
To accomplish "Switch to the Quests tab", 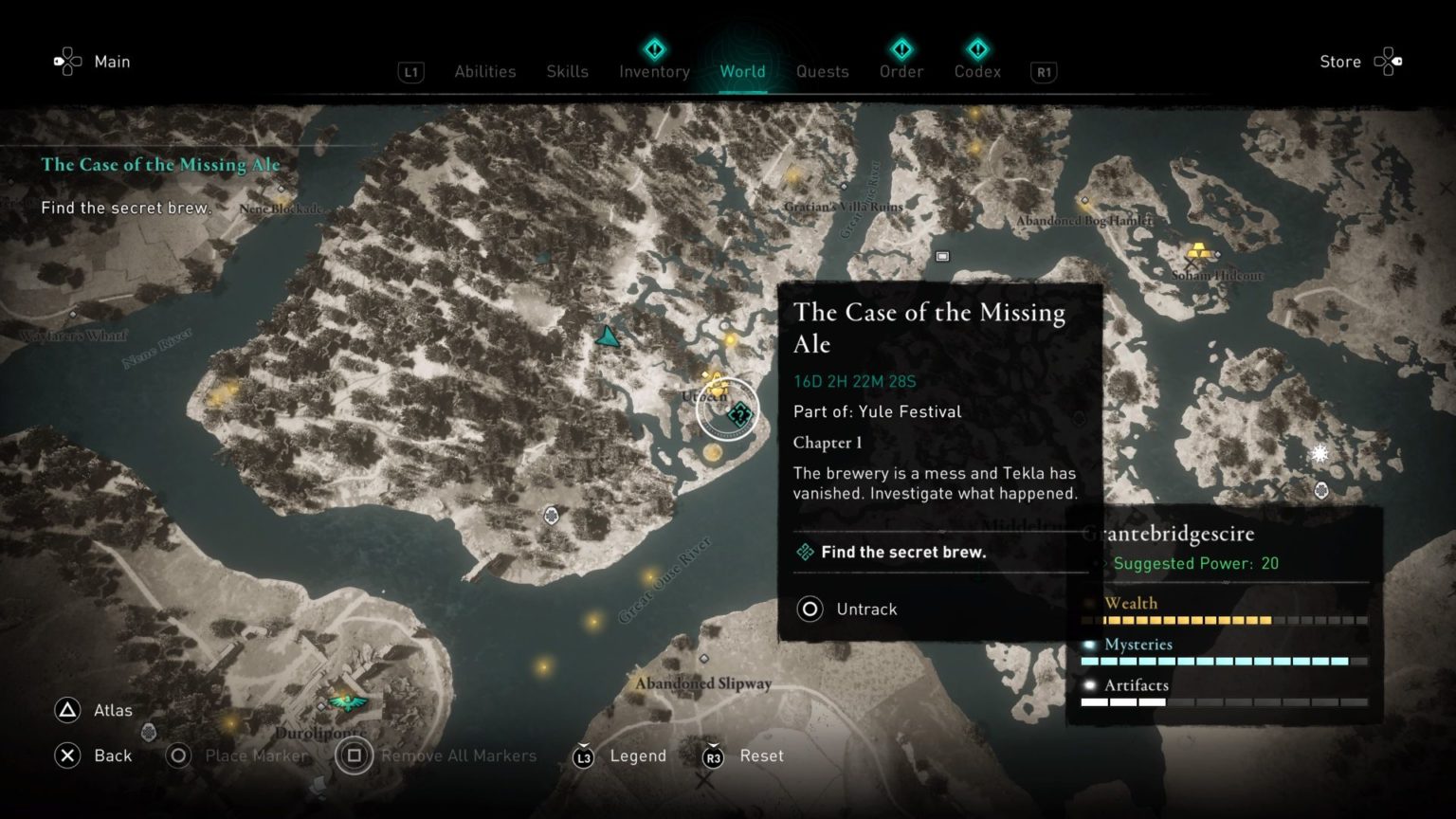I will point(822,71).
